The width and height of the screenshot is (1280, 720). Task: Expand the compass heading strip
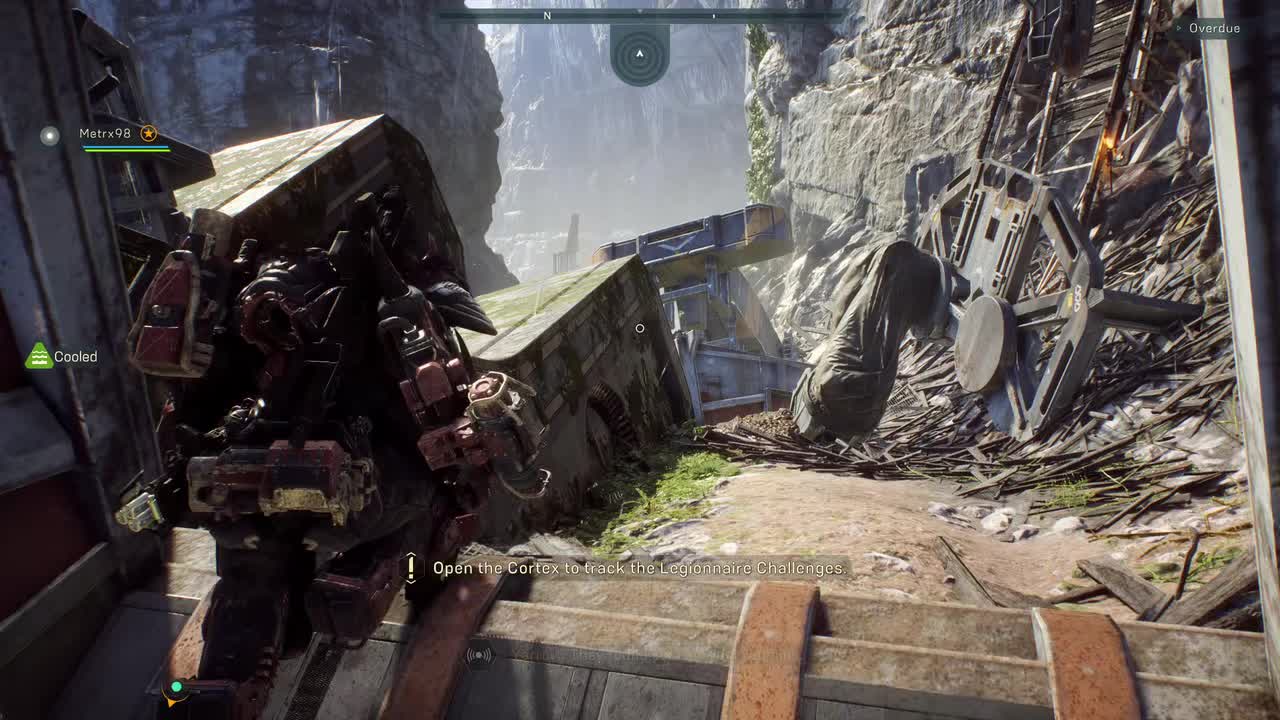[640, 17]
